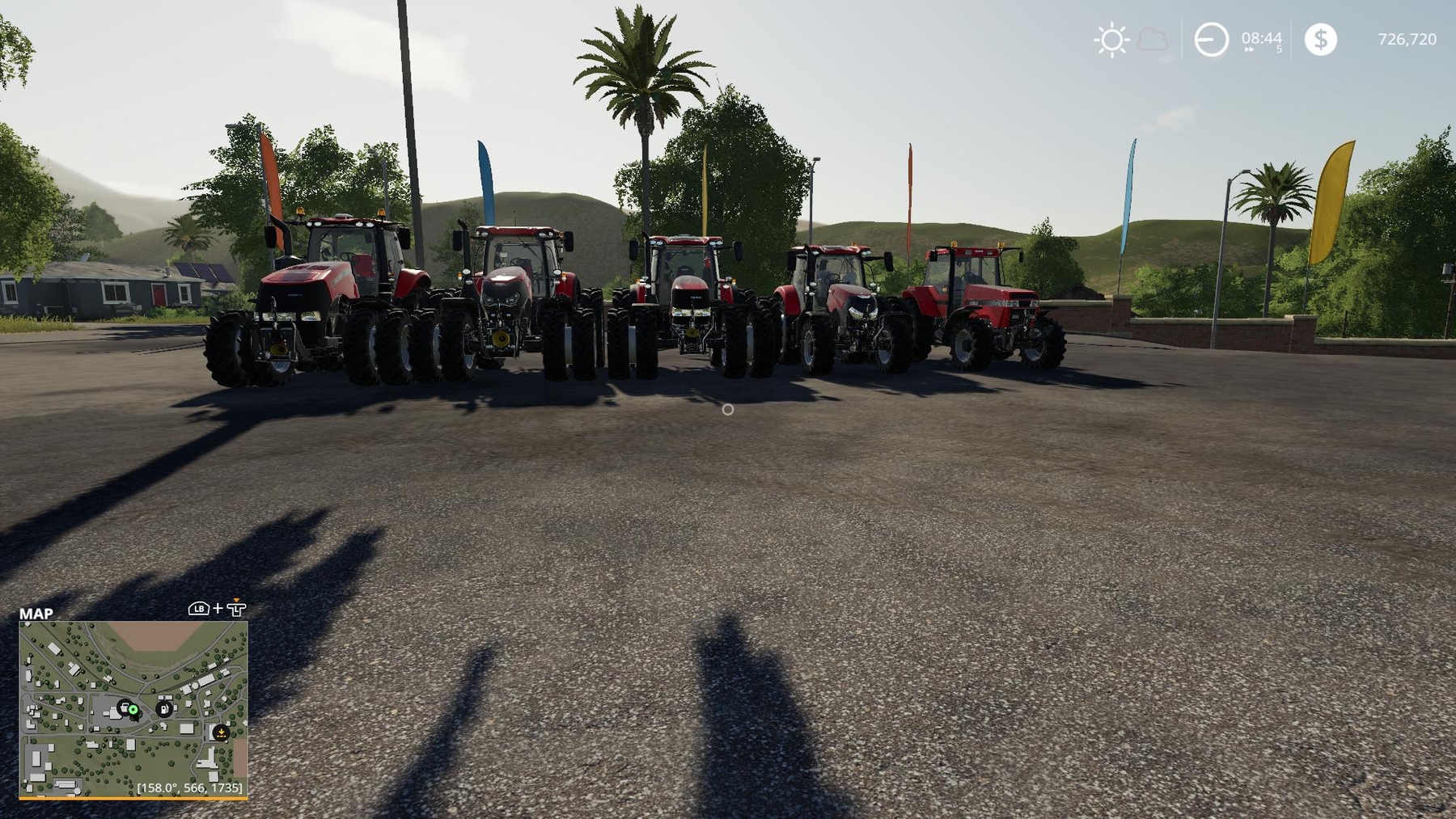Expand the minimap using the plus symbol

click(218, 609)
